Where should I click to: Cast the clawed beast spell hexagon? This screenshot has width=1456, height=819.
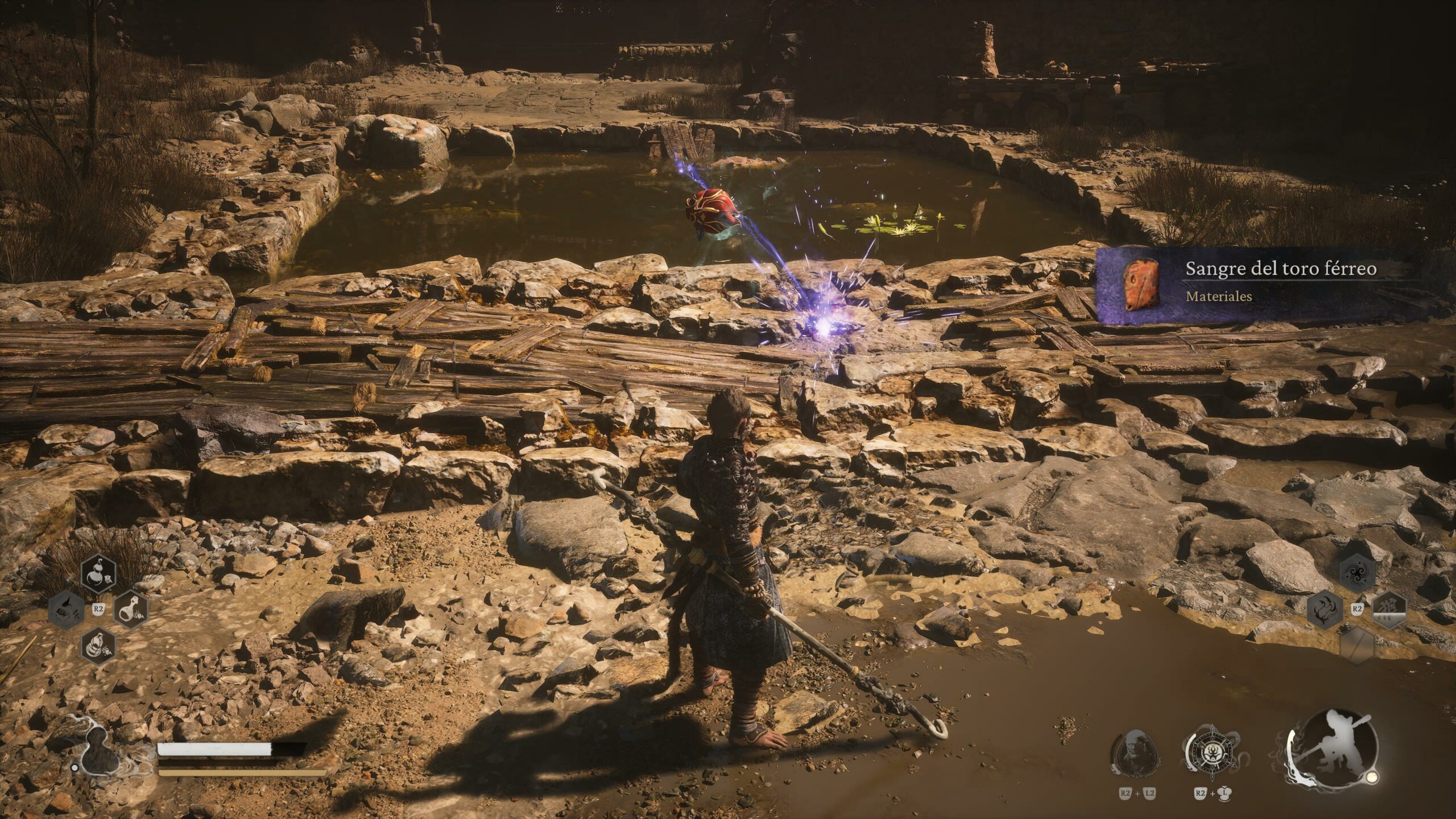pyautogui.click(x=1325, y=609)
